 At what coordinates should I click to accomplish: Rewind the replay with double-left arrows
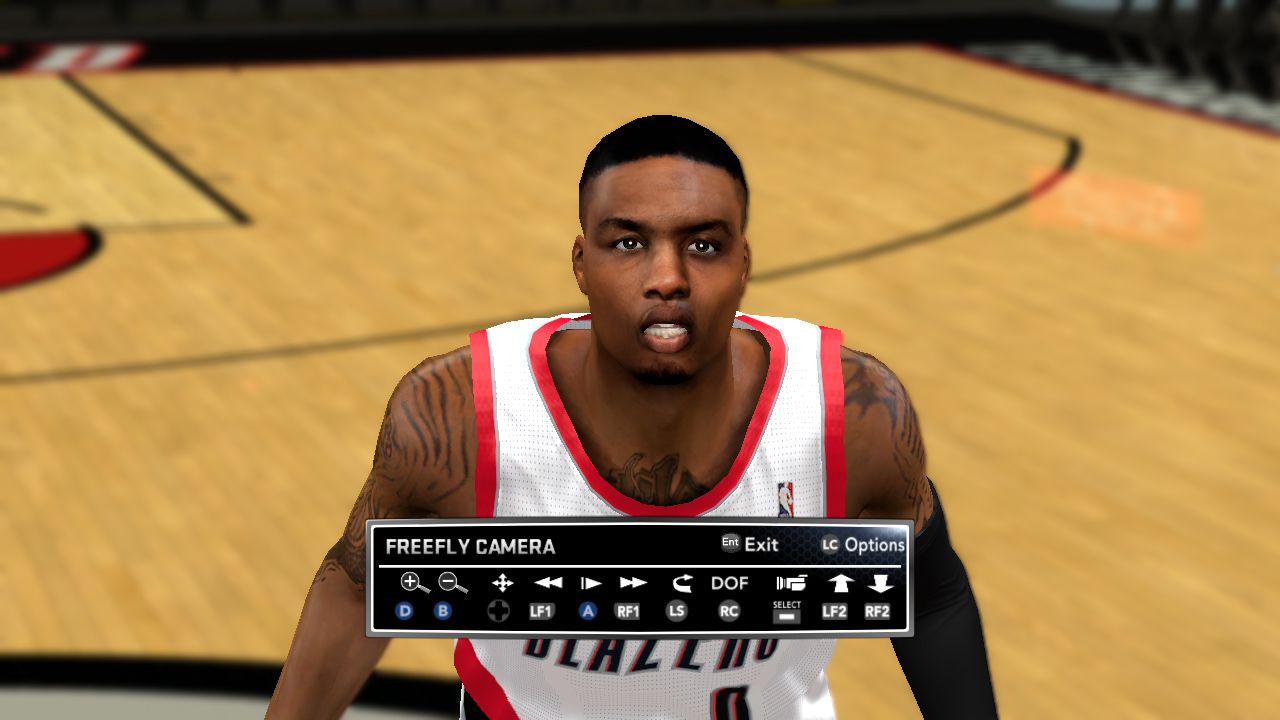pos(547,582)
